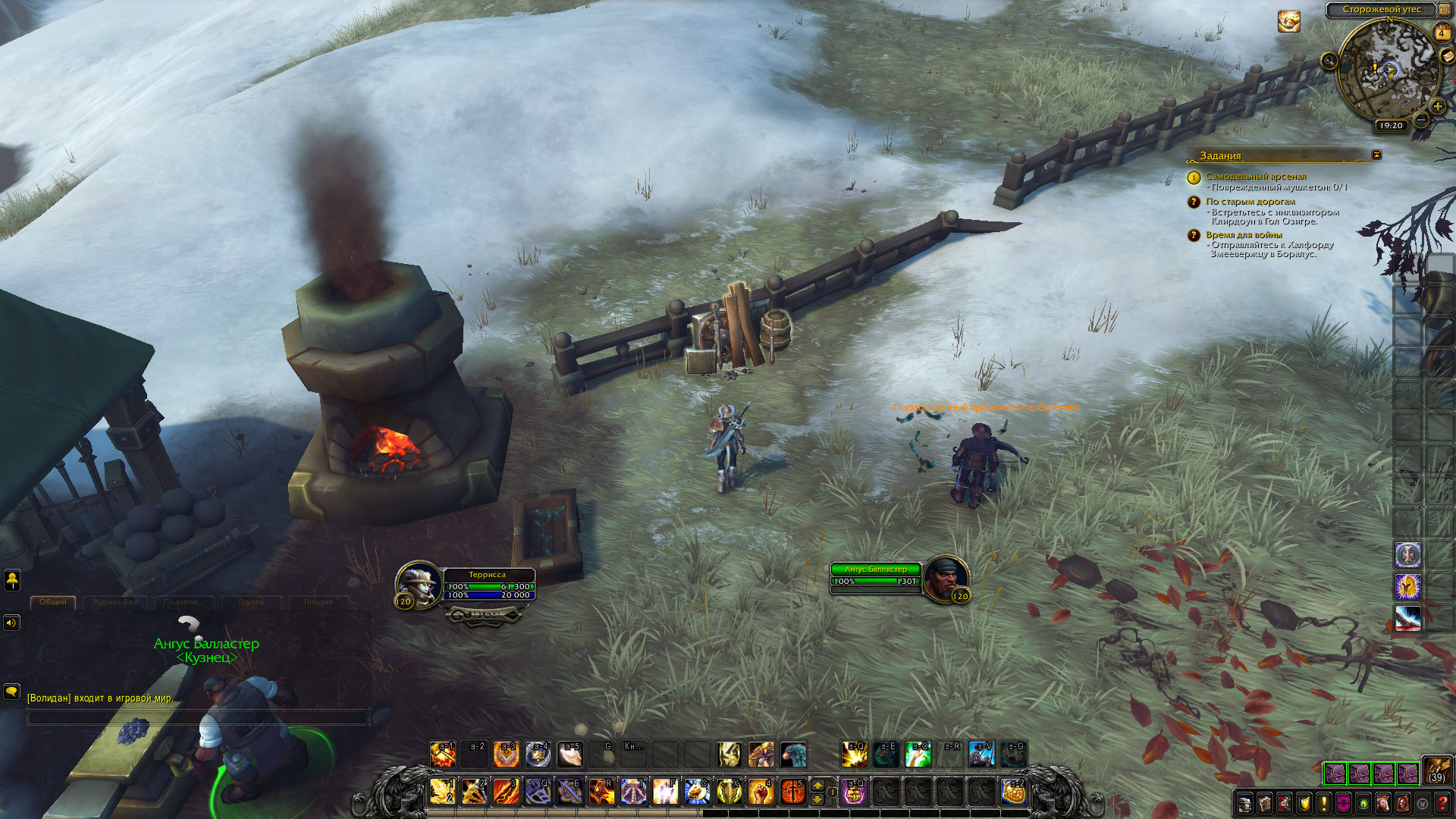This screenshot has height=819, width=1456.
Task: Zoom in the minimap with the plus button
Action: tap(1437, 107)
